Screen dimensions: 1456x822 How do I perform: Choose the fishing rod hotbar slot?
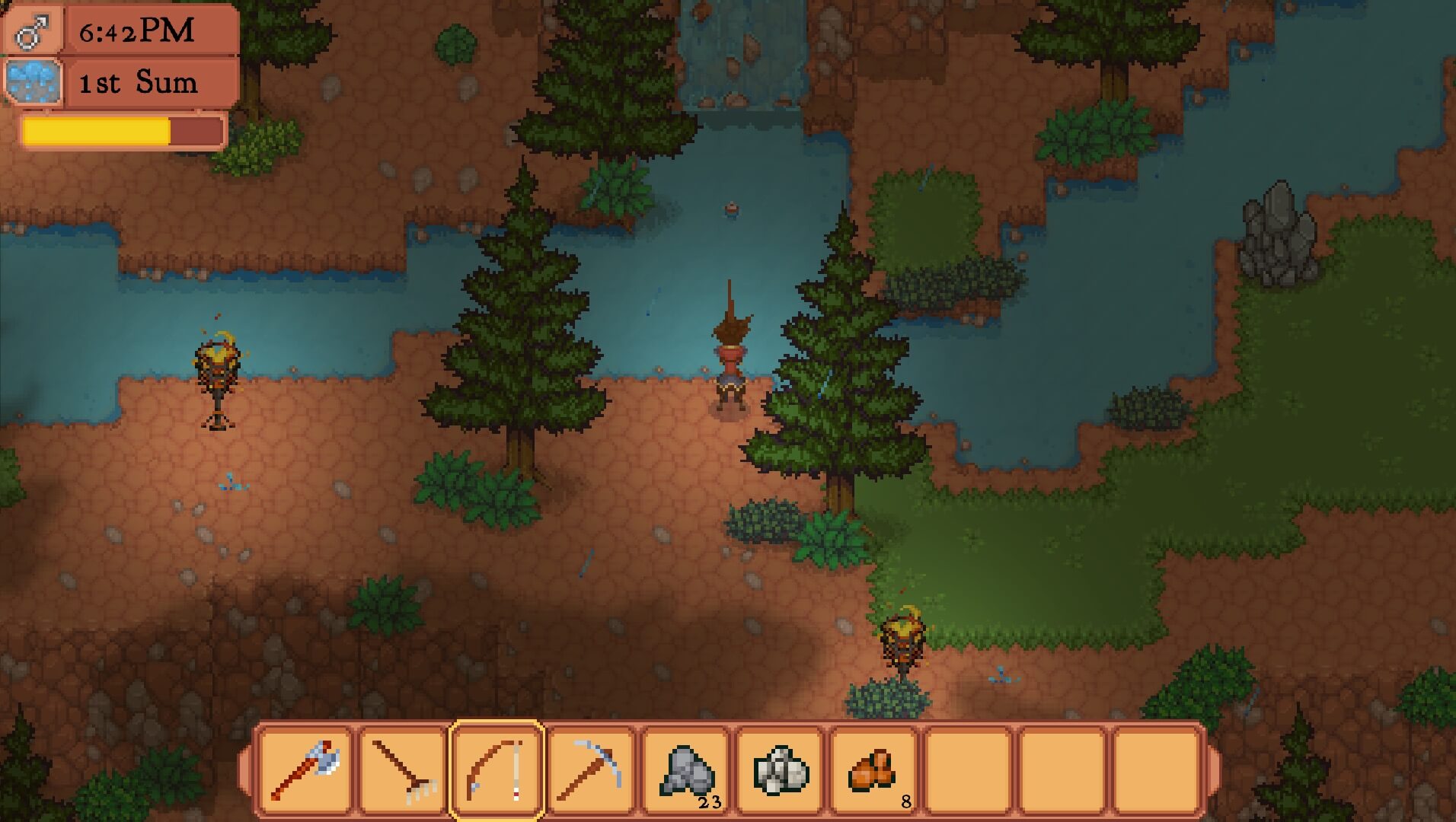(497, 770)
